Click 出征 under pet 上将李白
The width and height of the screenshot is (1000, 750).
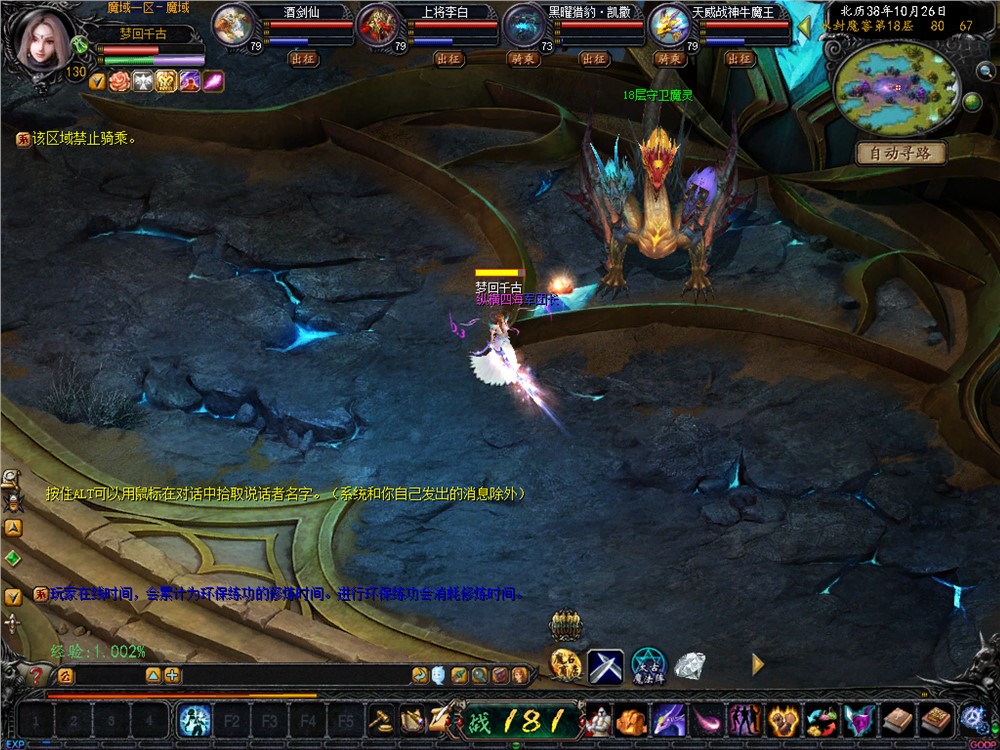pos(449,59)
